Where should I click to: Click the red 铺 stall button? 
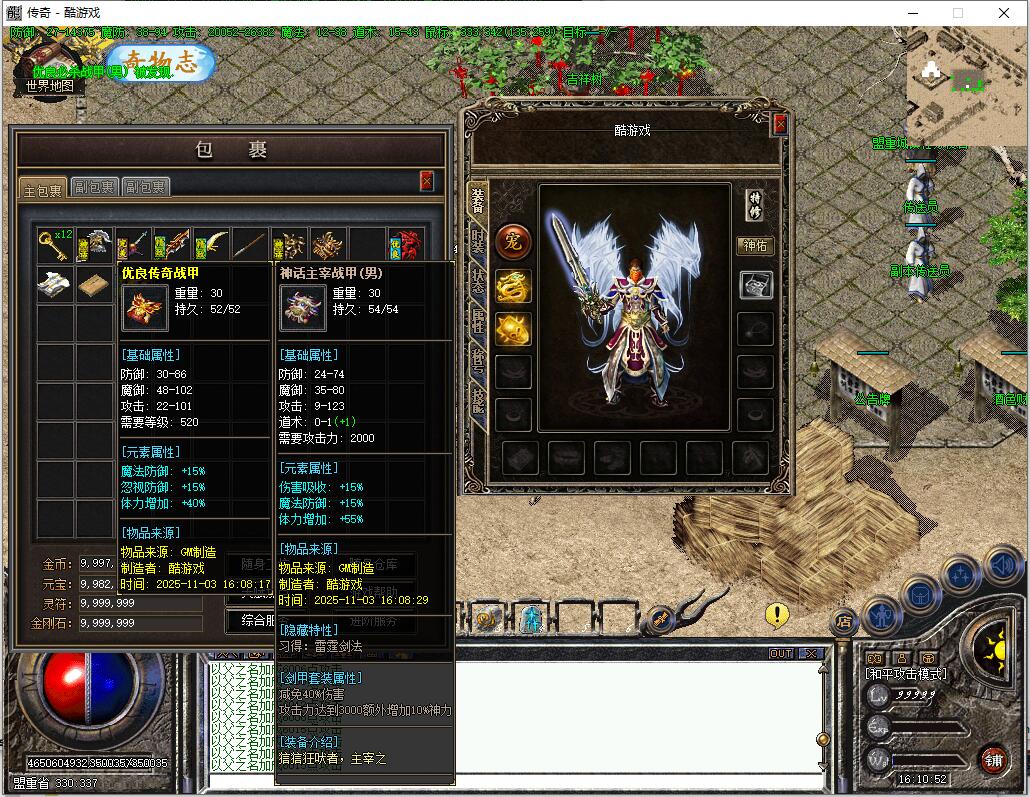992,759
